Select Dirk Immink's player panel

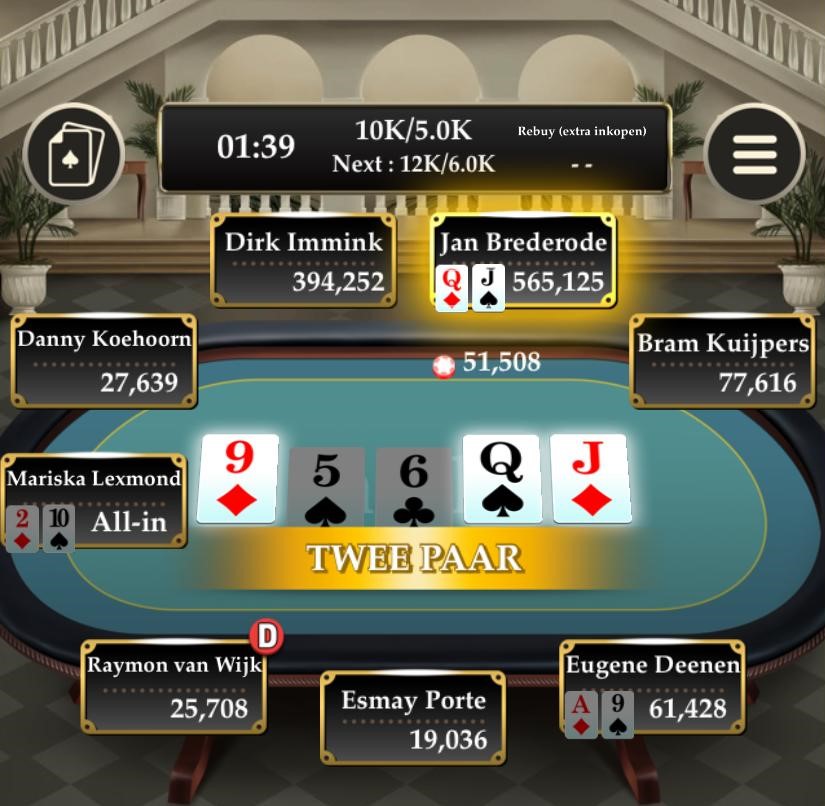coord(302,260)
